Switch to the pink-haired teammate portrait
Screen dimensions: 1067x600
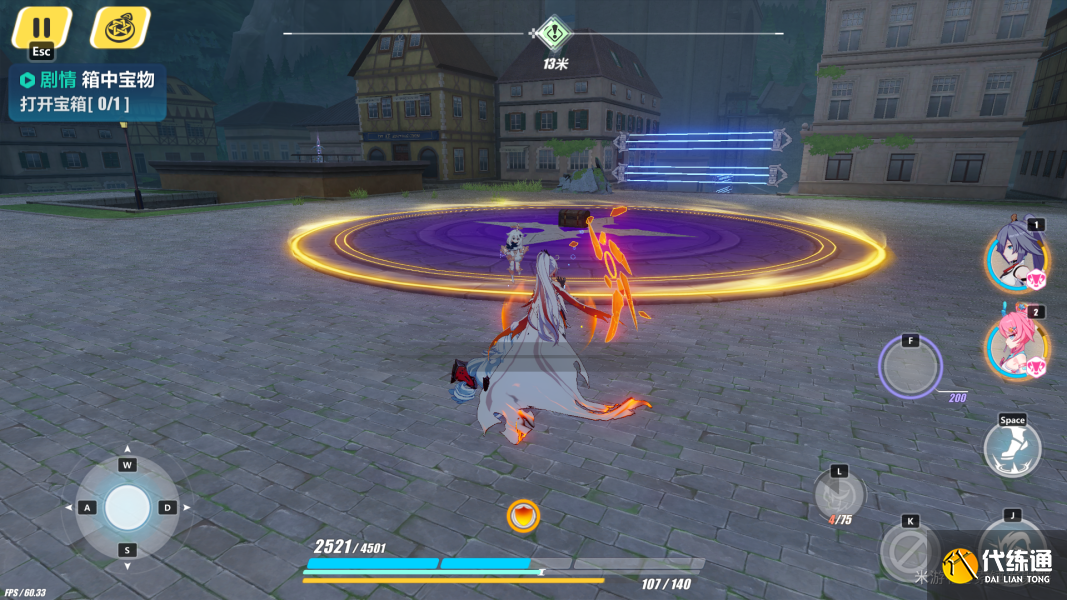(x=1016, y=345)
